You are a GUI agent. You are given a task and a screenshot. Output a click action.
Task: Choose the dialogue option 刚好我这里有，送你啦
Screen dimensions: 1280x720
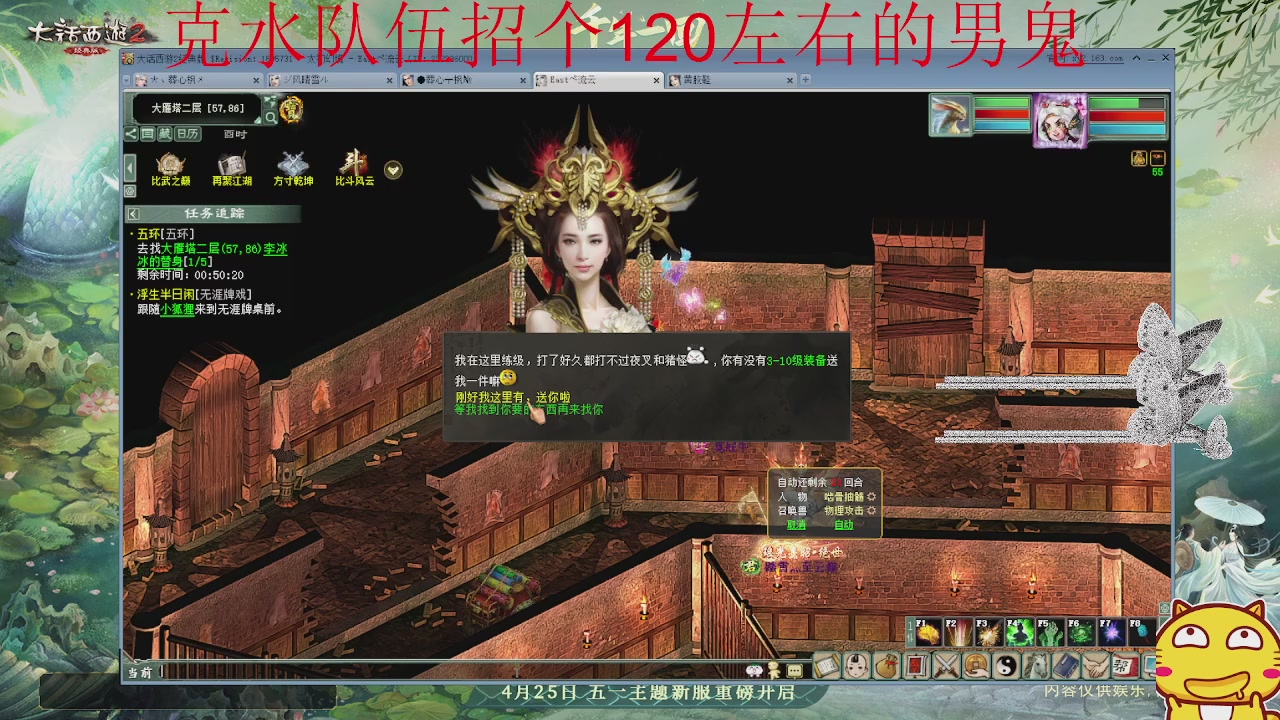tap(514, 395)
